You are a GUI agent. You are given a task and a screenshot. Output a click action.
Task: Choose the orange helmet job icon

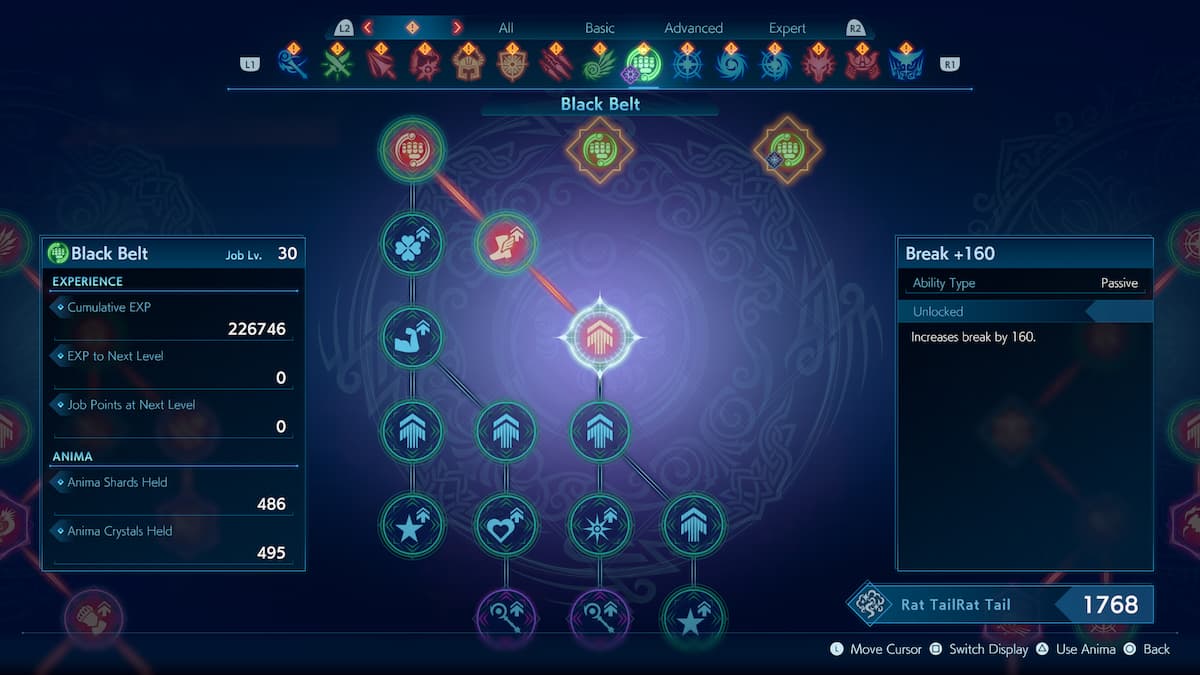[x=468, y=64]
